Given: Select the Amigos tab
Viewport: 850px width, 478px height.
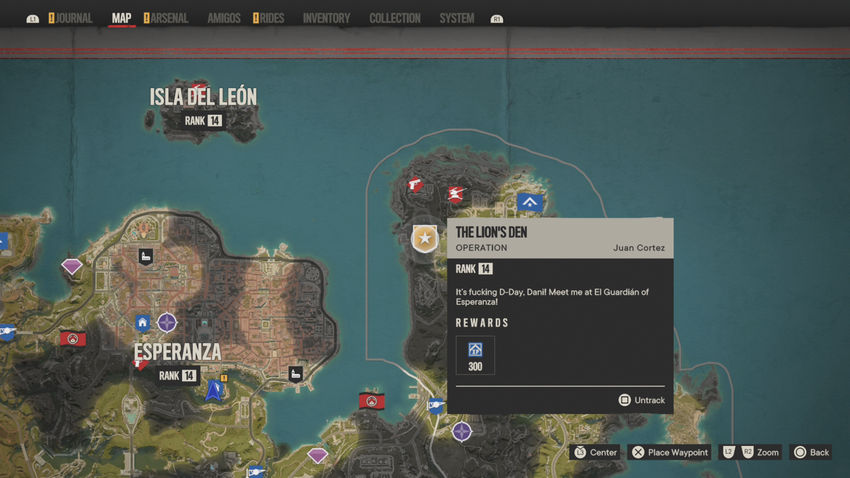Looking at the screenshot, I should coord(224,18).
